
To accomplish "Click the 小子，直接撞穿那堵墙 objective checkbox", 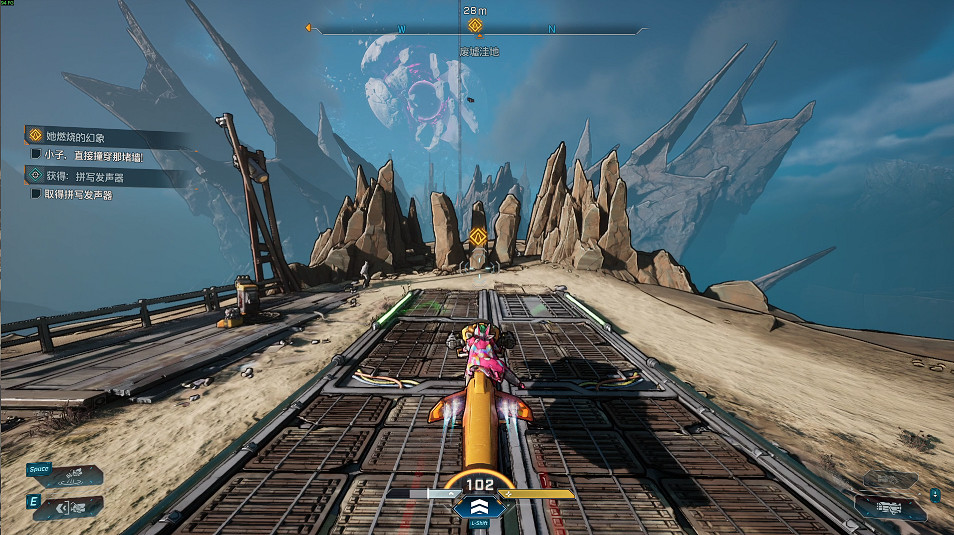I will point(36,155).
